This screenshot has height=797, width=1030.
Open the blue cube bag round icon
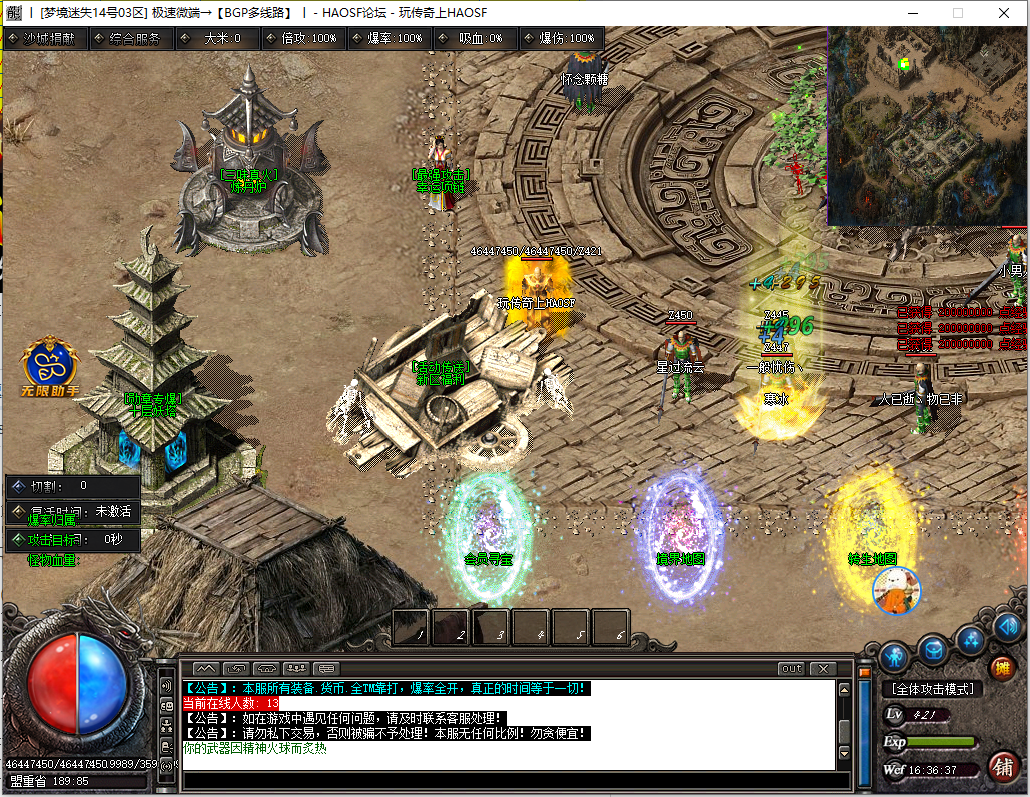click(x=933, y=650)
